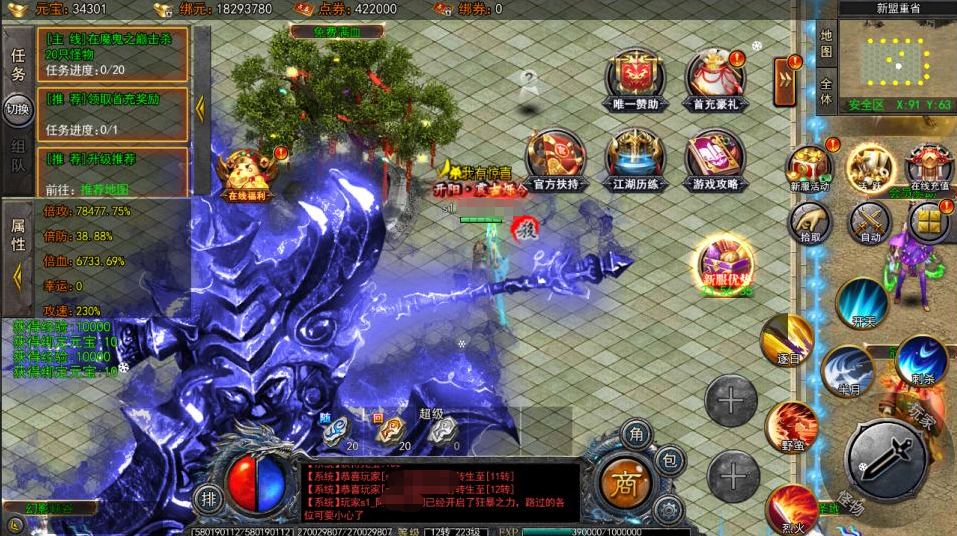
Task: Open the 包 bag button
Action: click(670, 461)
